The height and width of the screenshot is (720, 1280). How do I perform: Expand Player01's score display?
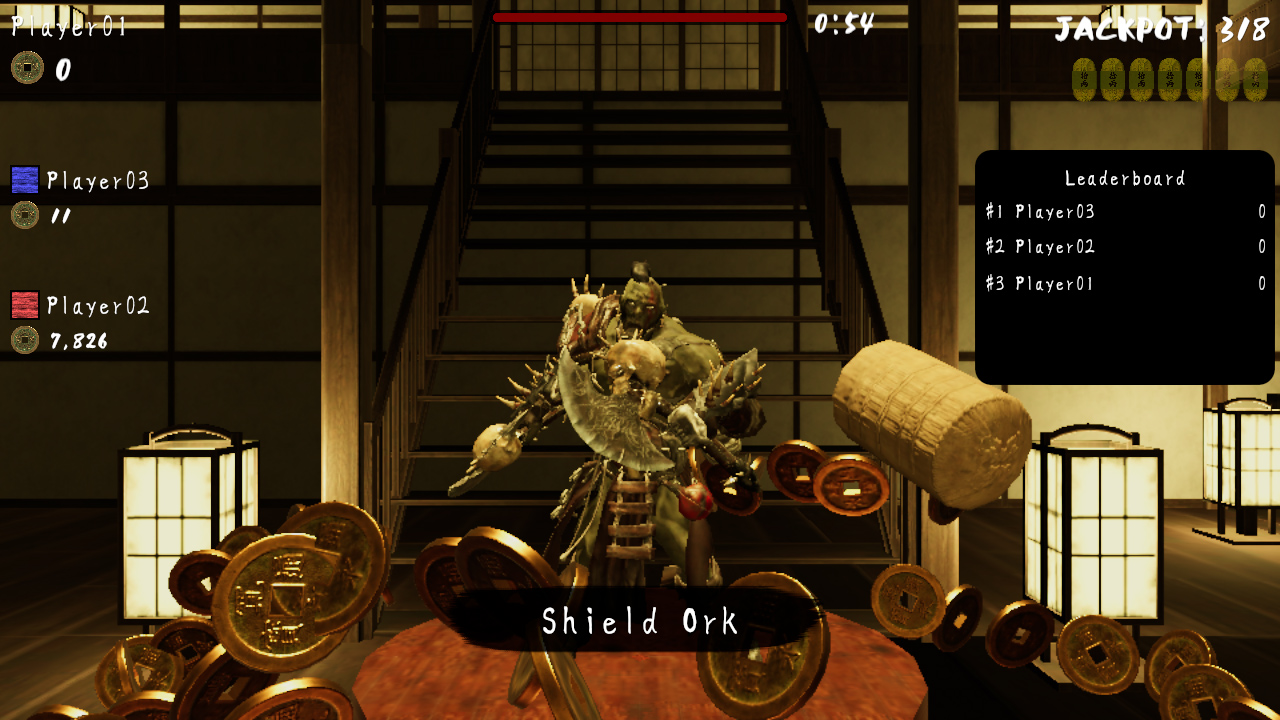click(x=64, y=70)
